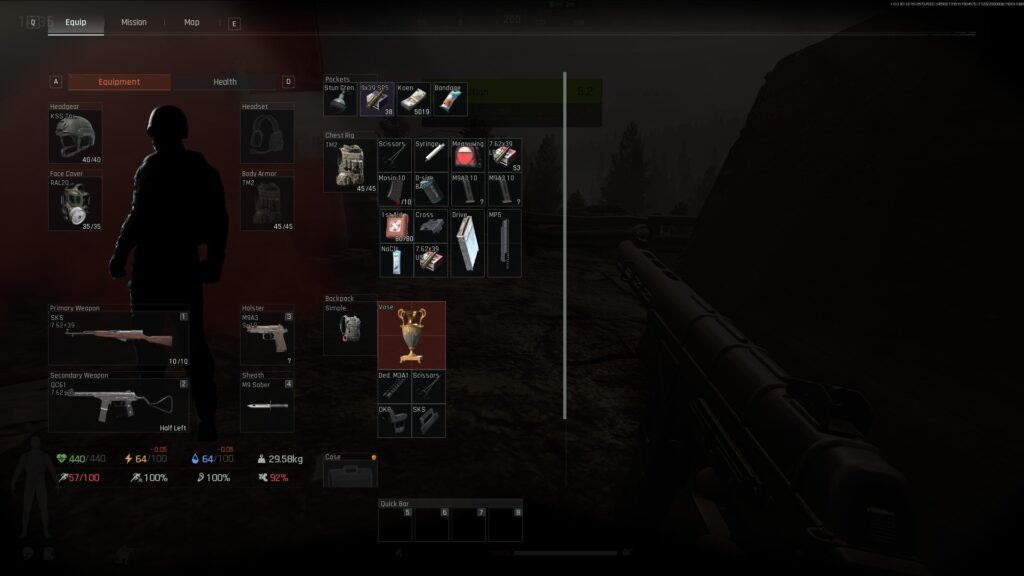Select the Equip tab

point(75,22)
